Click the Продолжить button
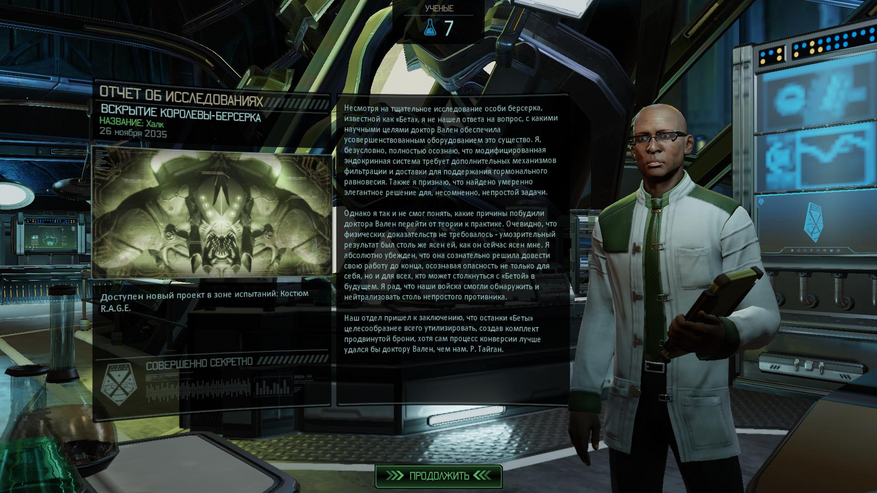The height and width of the screenshot is (493, 877). [x=438, y=475]
